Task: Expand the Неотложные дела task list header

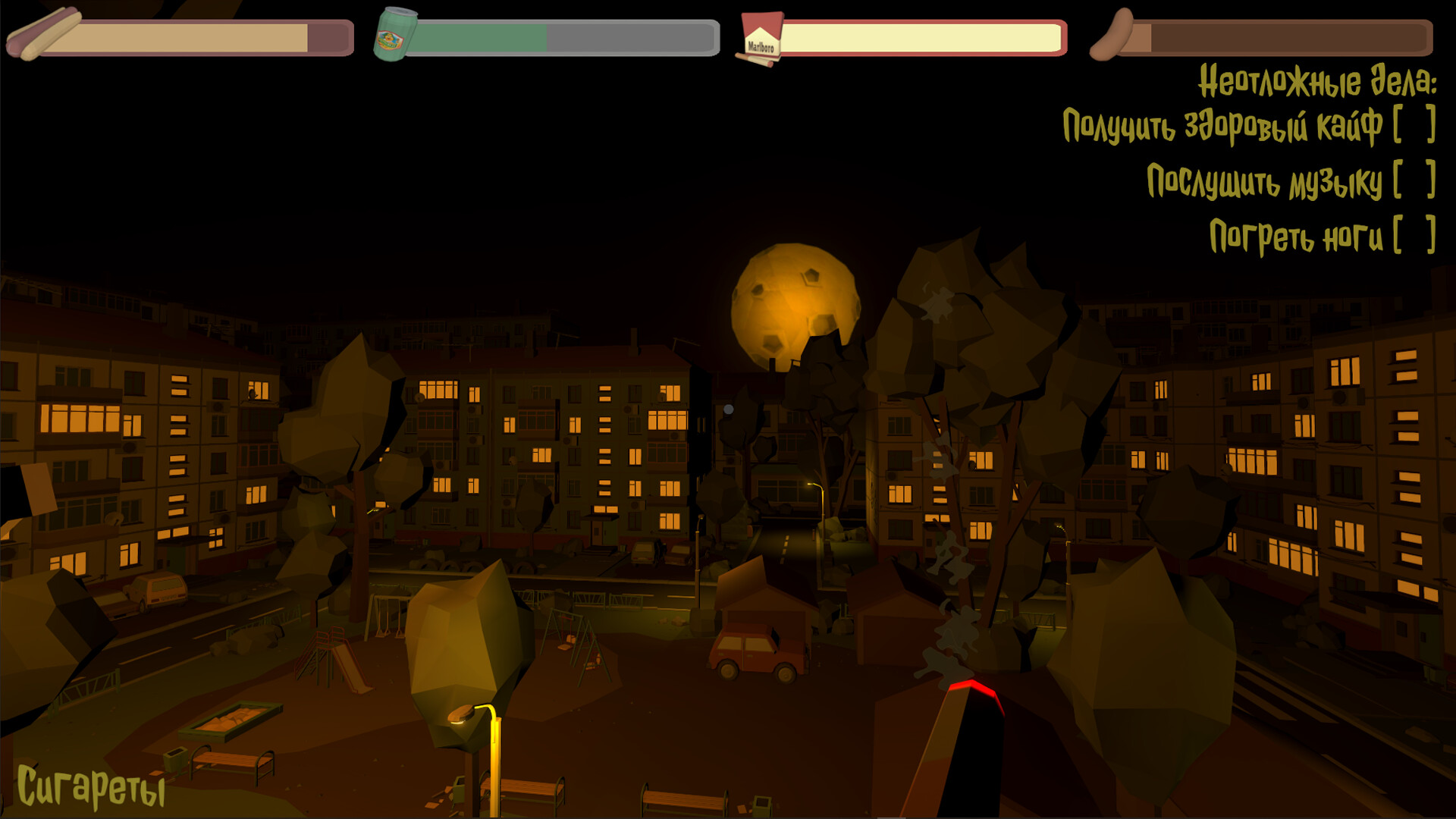Action: click(1316, 79)
